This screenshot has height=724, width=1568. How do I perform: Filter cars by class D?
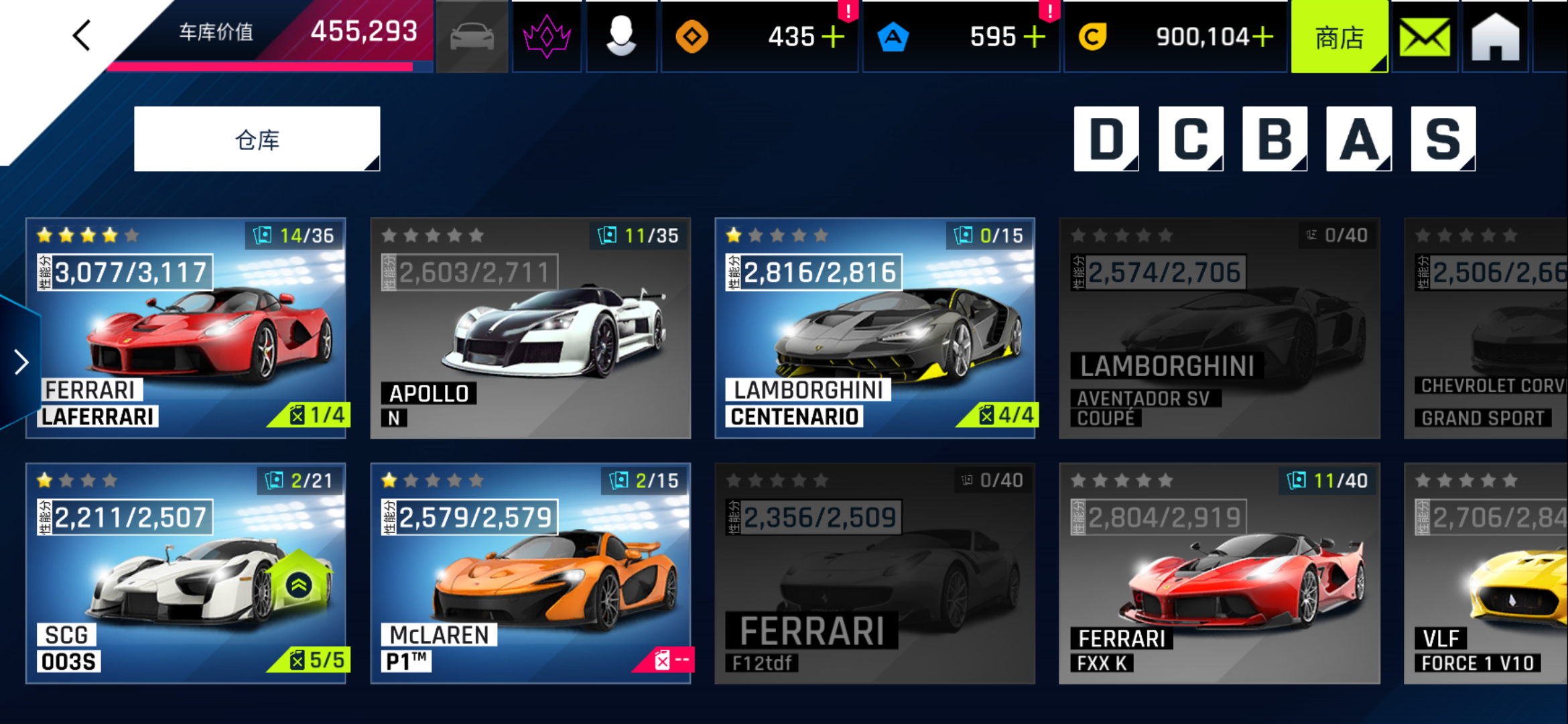point(1106,139)
